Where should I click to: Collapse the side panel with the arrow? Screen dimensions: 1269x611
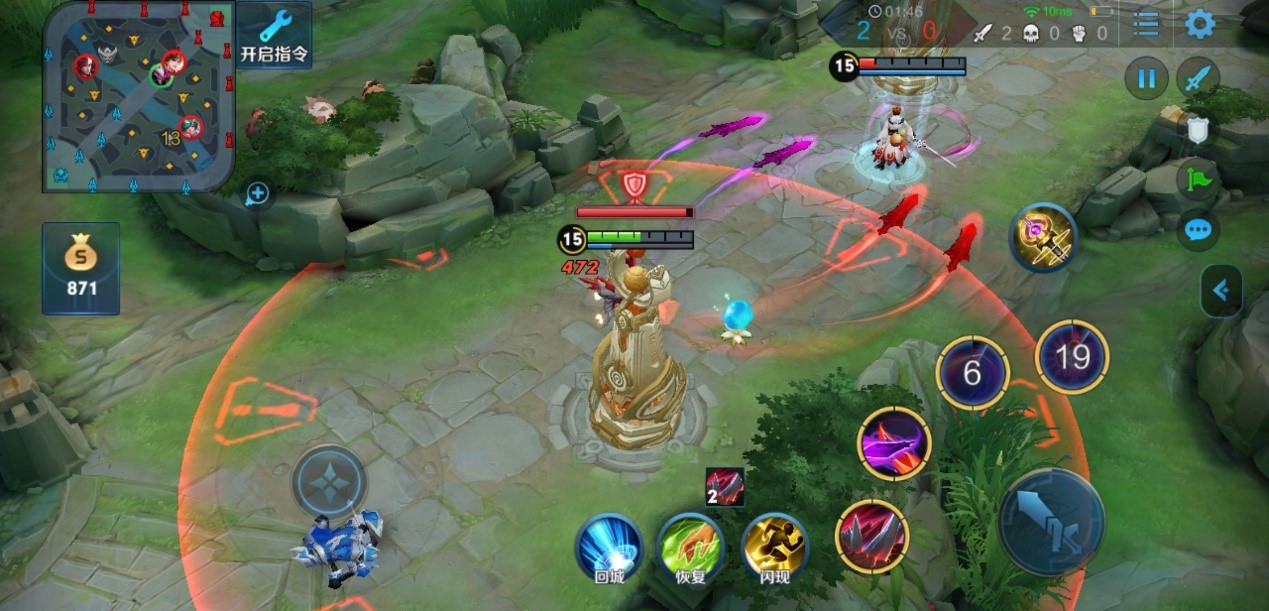point(1220,291)
